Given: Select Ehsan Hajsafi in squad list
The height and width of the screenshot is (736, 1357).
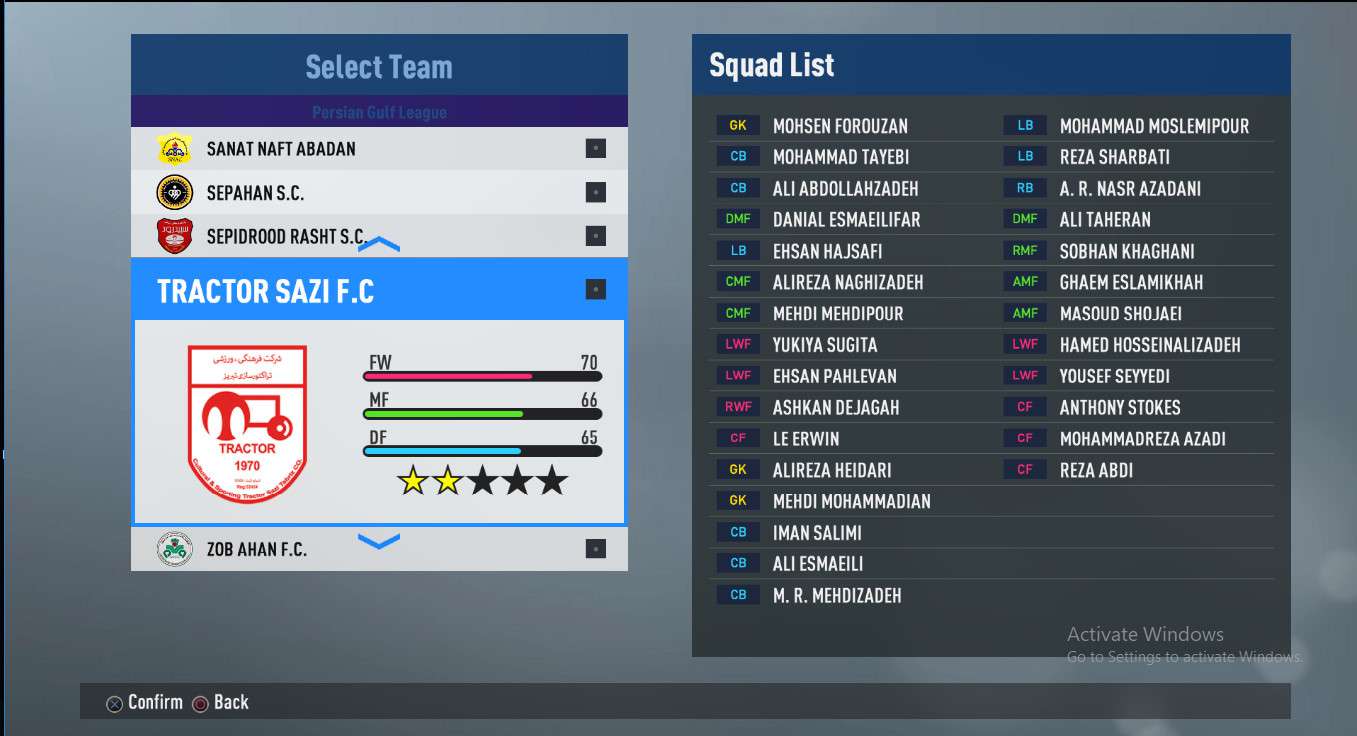Looking at the screenshot, I should pyautogui.click(x=827, y=251).
